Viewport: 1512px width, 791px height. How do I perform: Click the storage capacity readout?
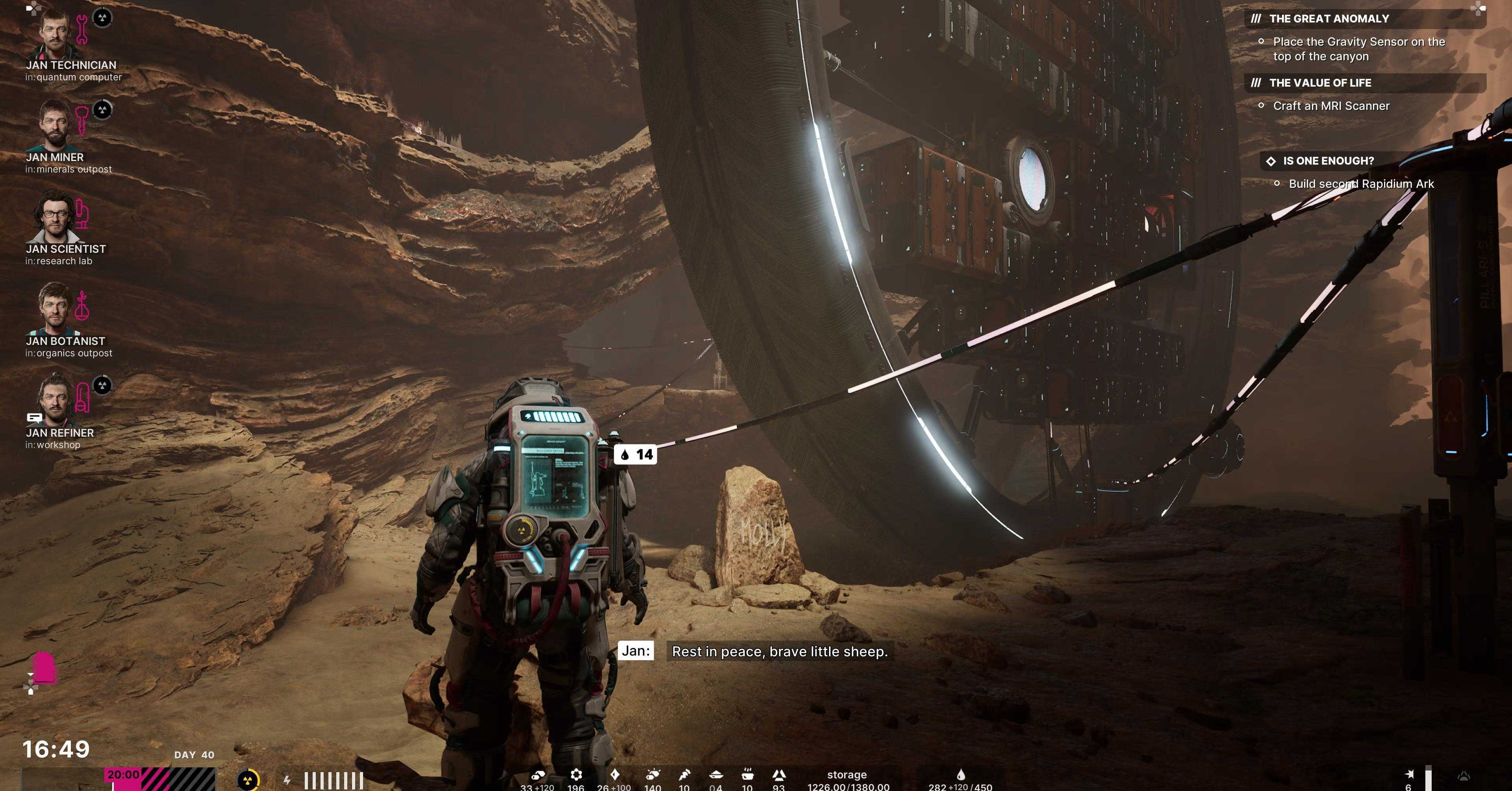[848, 781]
